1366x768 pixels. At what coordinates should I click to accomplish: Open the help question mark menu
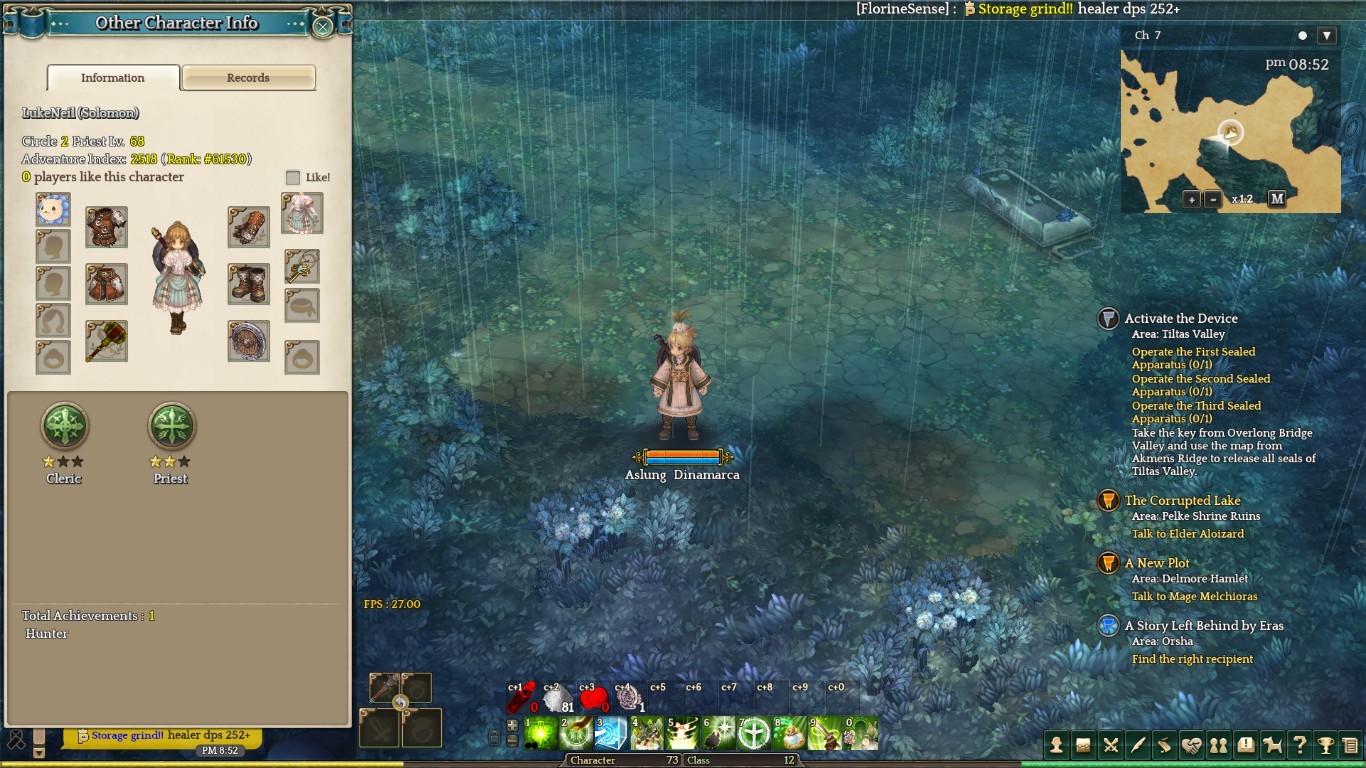pyautogui.click(x=1299, y=745)
